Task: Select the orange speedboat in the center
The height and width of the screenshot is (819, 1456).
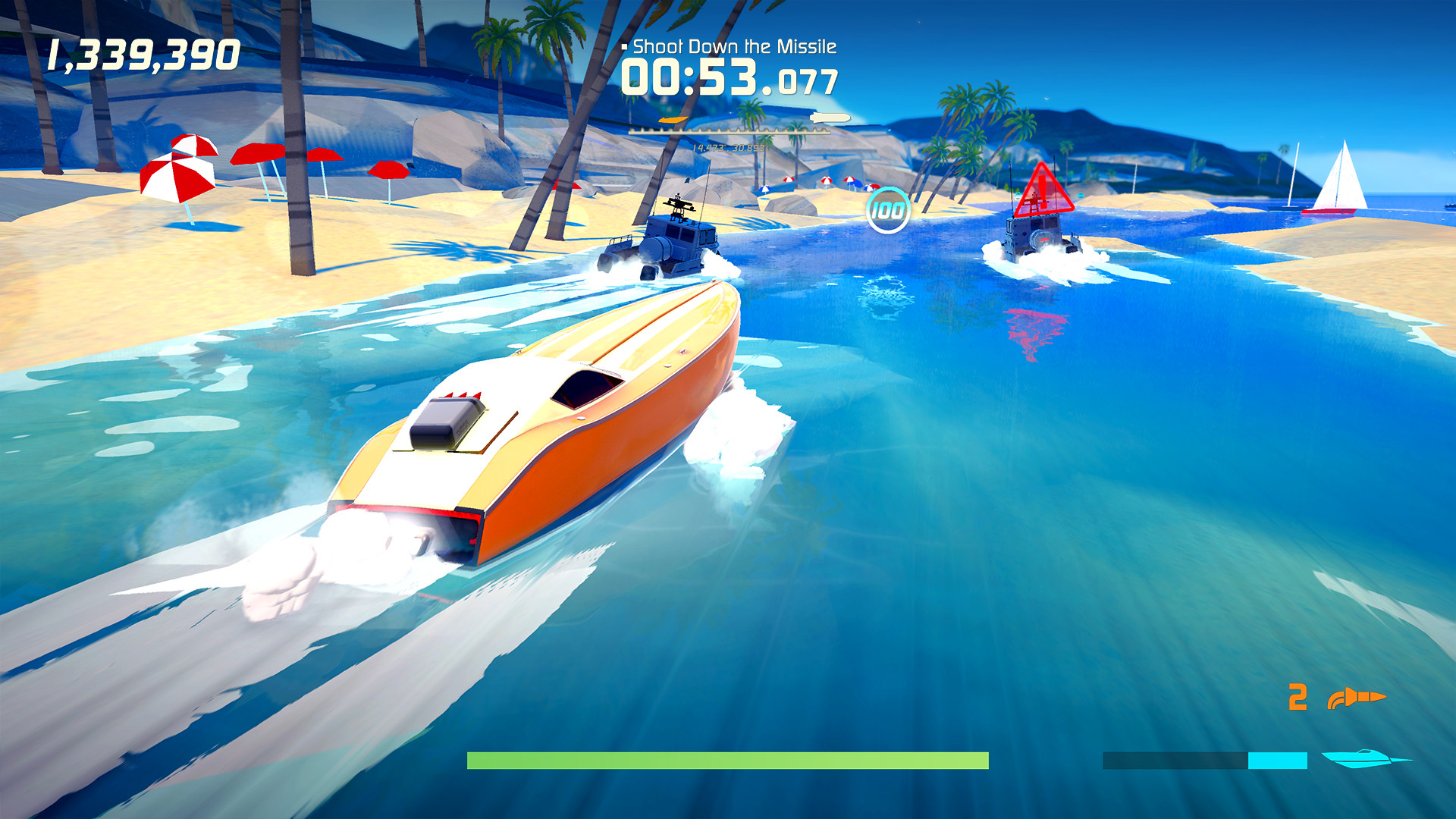Action: (546, 425)
